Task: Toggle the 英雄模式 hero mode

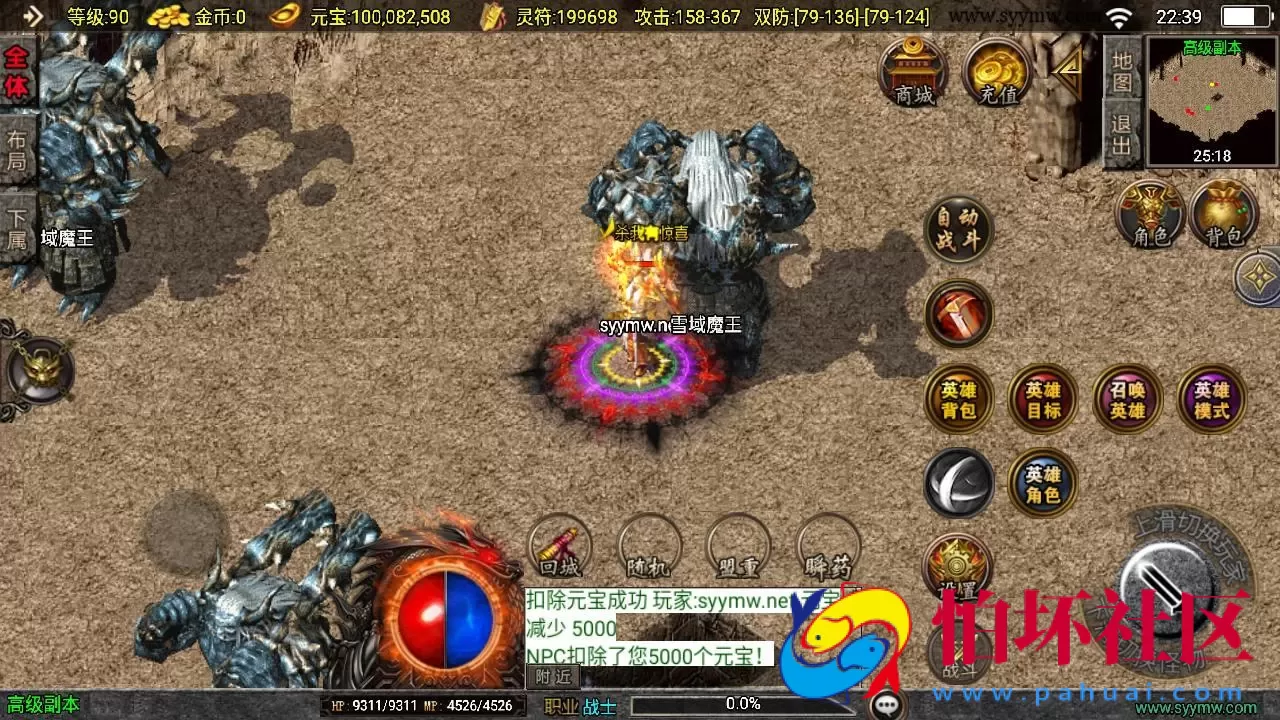Action: (x=1211, y=398)
